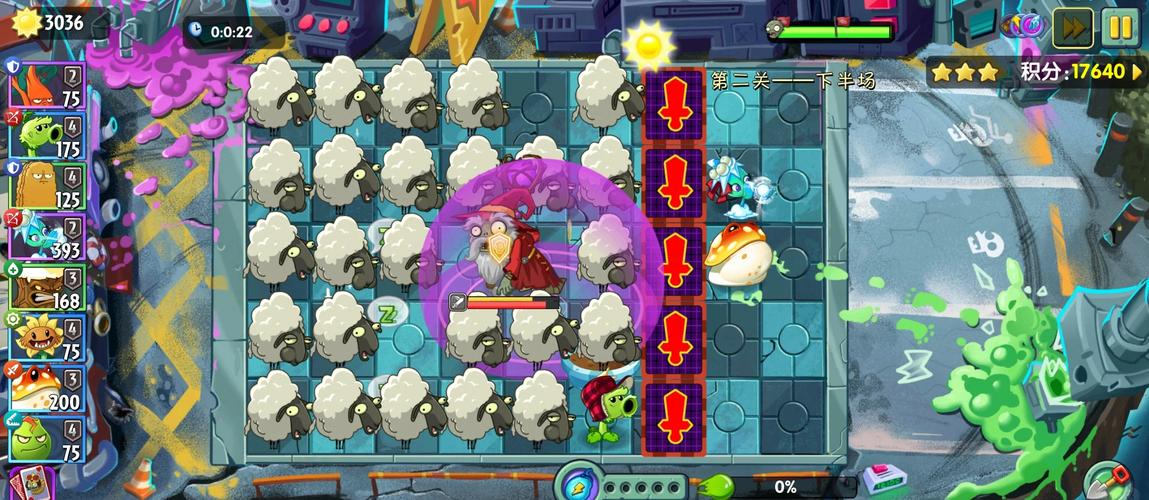This screenshot has height=500, width=1149.
Task: Activate the plant food lightning button
Action: (578, 483)
